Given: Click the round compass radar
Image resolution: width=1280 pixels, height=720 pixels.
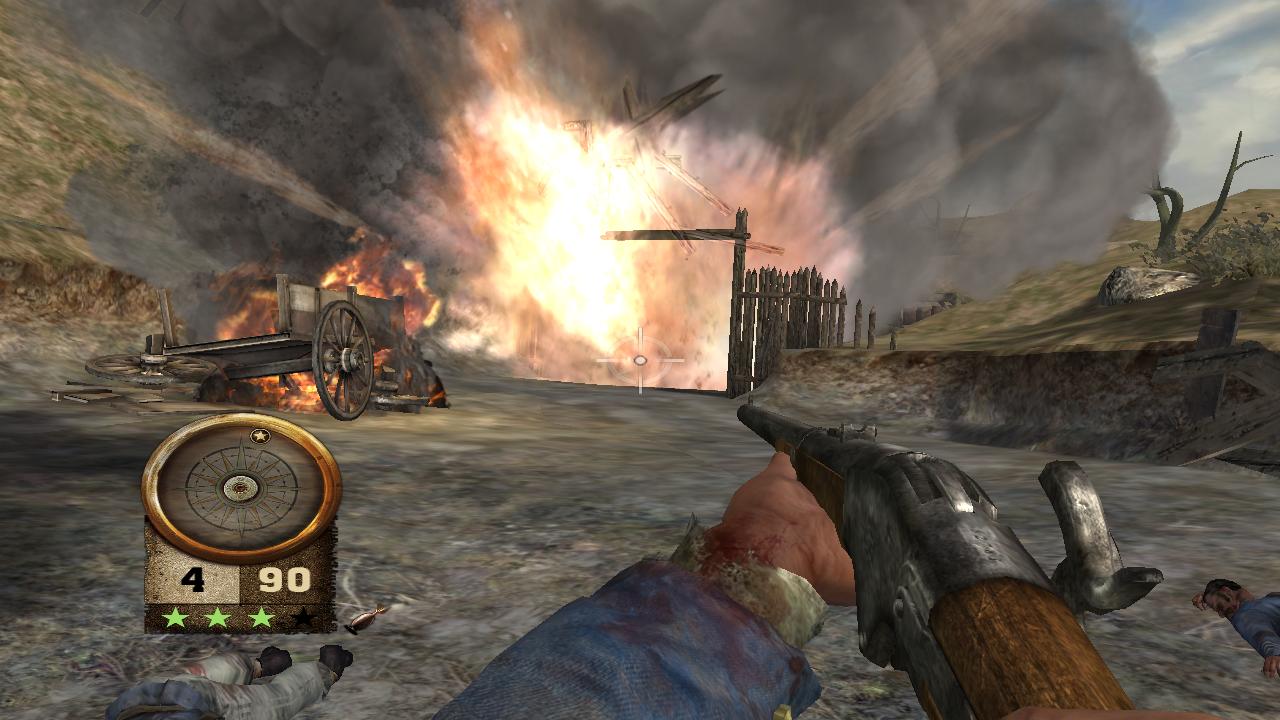Looking at the screenshot, I should (241, 487).
